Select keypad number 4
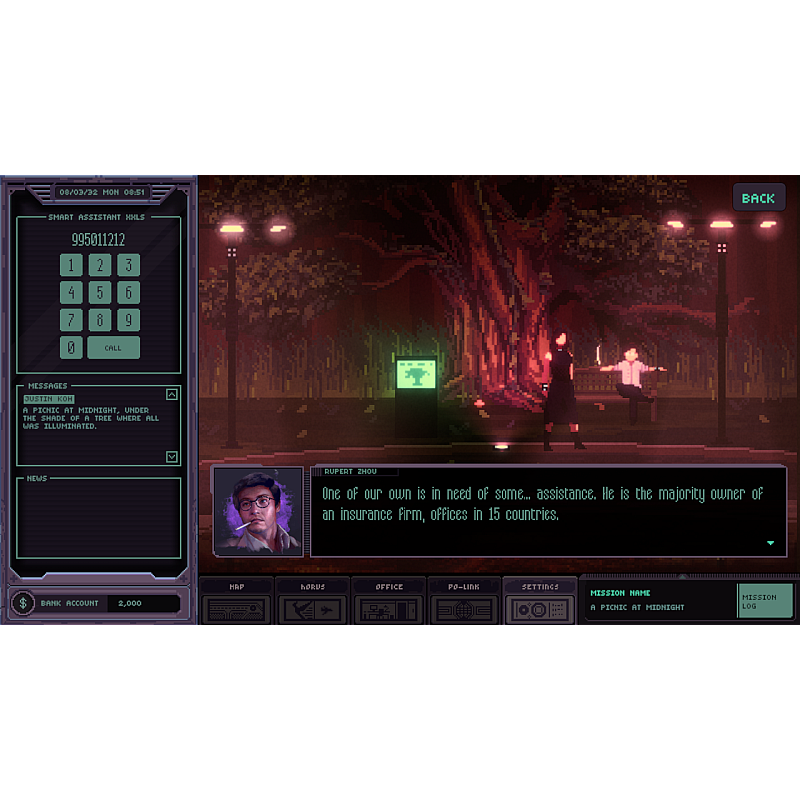The height and width of the screenshot is (800, 800). [71, 293]
